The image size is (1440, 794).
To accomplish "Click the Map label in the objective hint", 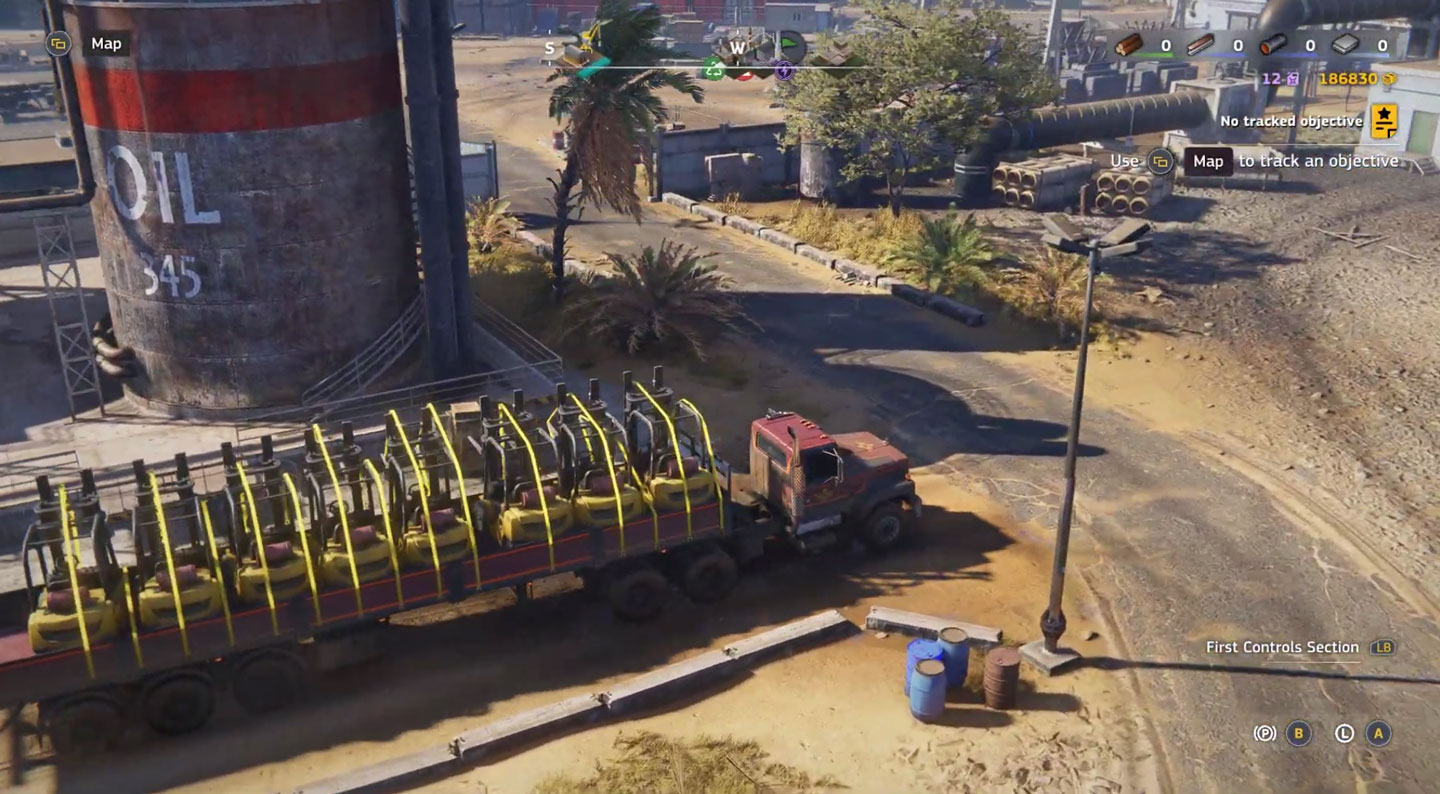I will coord(1208,161).
